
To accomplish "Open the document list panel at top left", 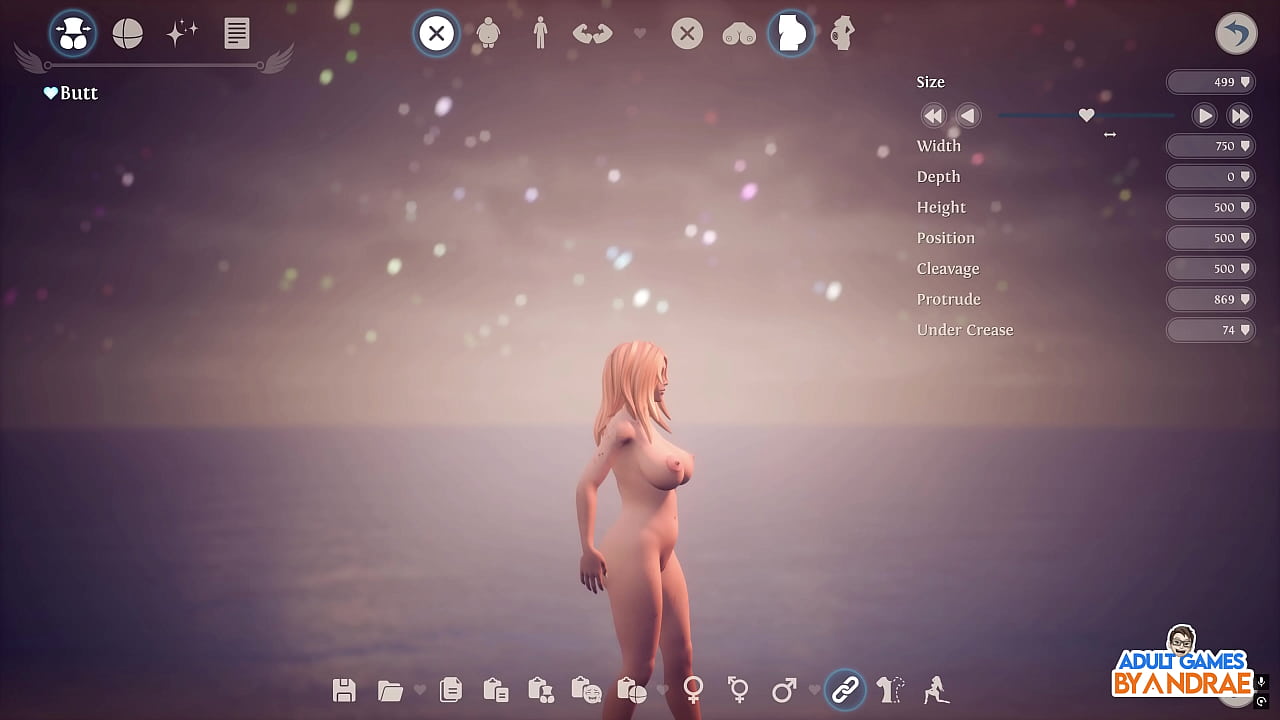I will point(236,33).
